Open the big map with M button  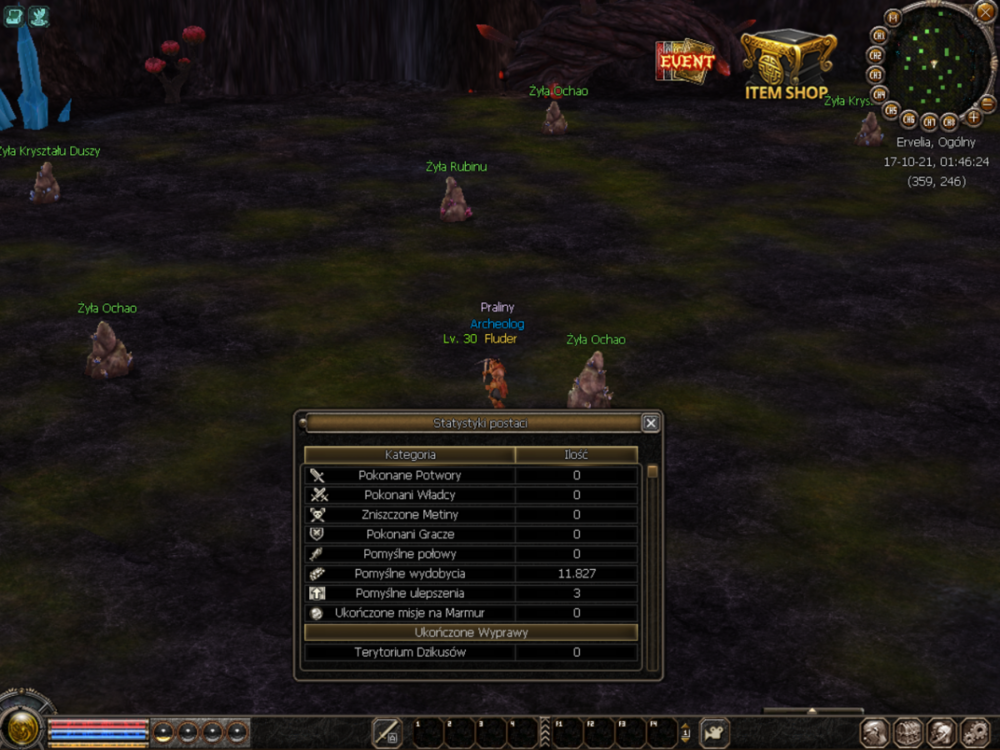pos(893,17)
